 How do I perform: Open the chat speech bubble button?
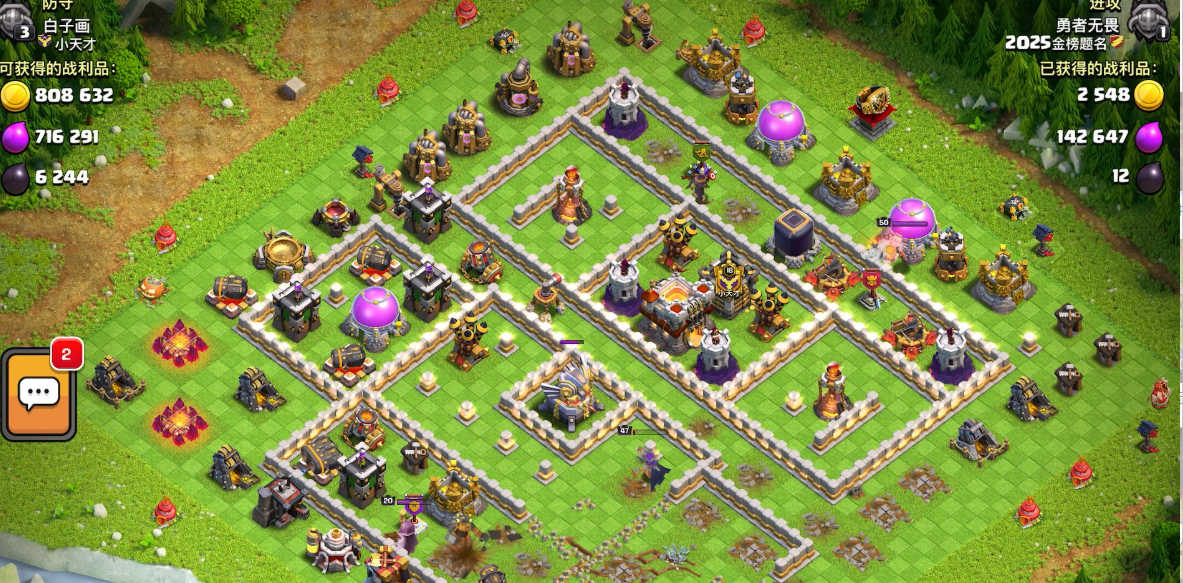39,394
